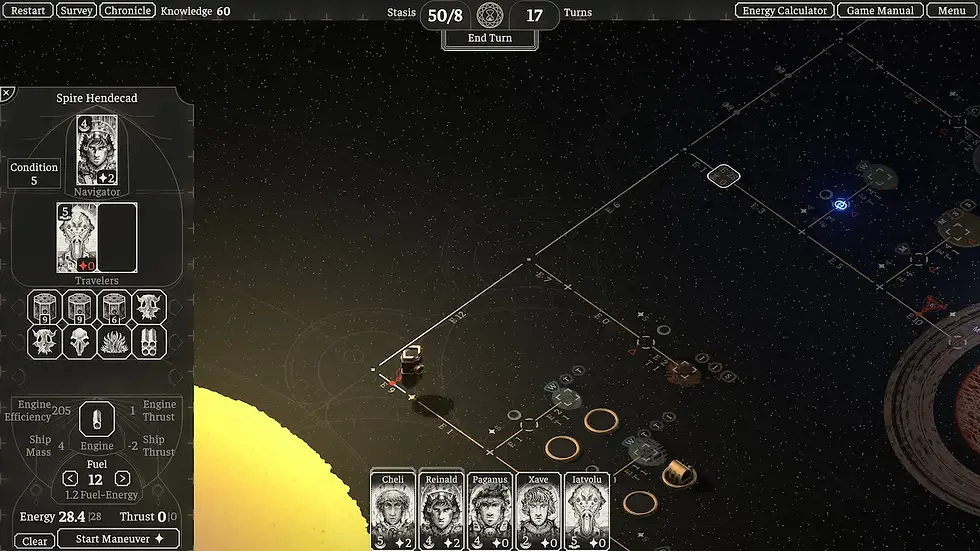Image resolution: width=980 pixels, height=551 pixels.
Task: Click the End Turn button
Action: [490, 38]
